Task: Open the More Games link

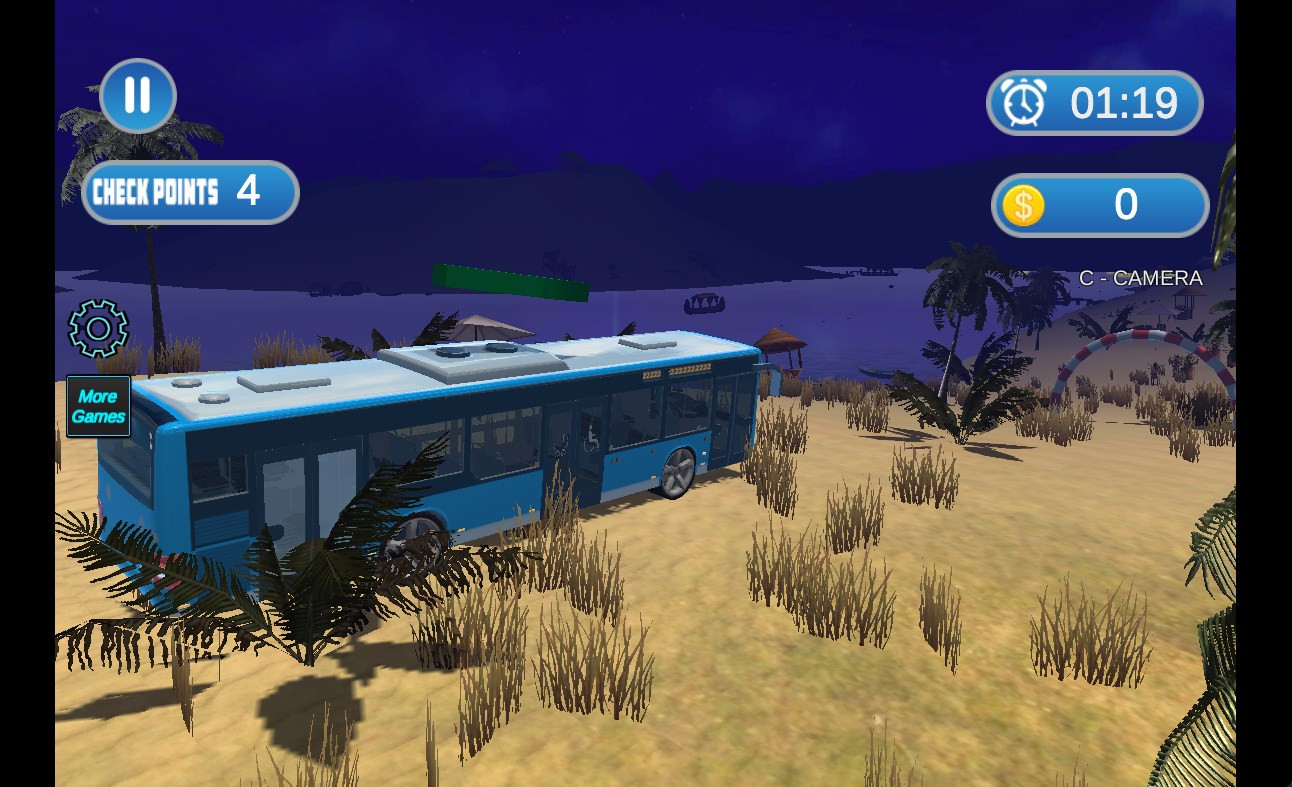Action: (98, 406)
